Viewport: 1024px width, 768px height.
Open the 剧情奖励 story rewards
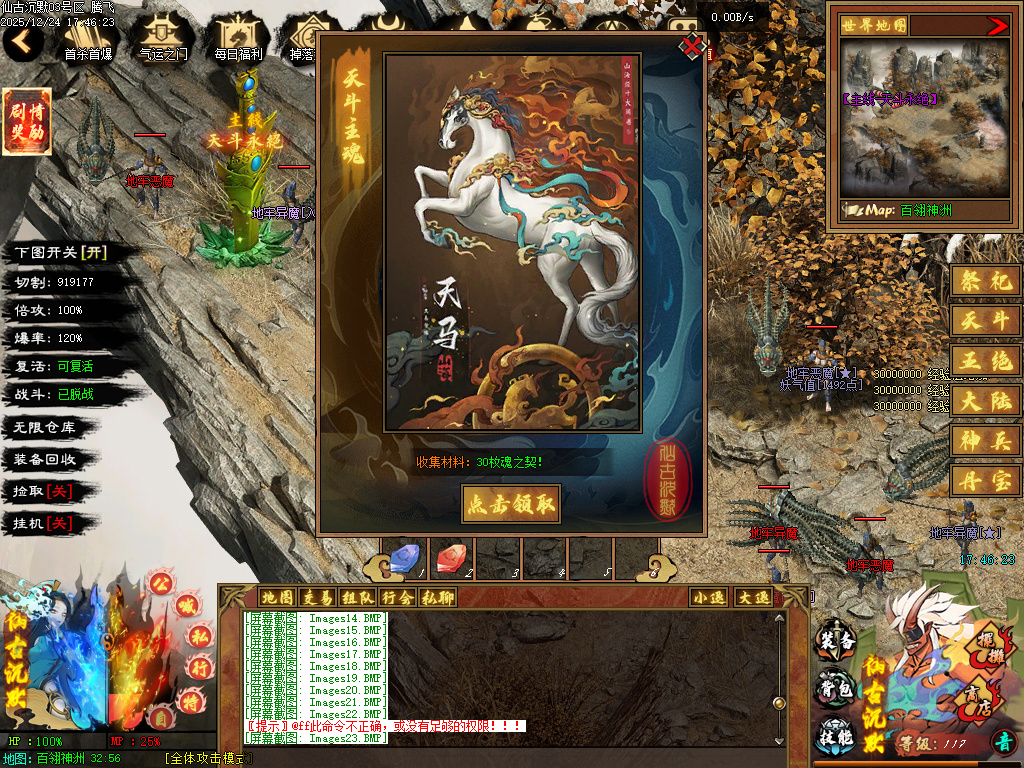pos(27,122)
